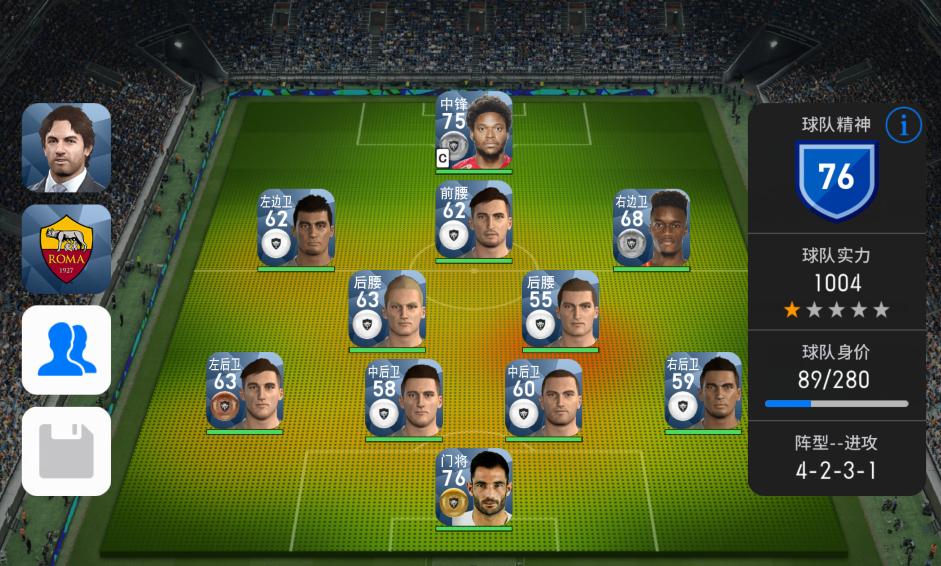Open the manager portrait card

click(66, 147)
